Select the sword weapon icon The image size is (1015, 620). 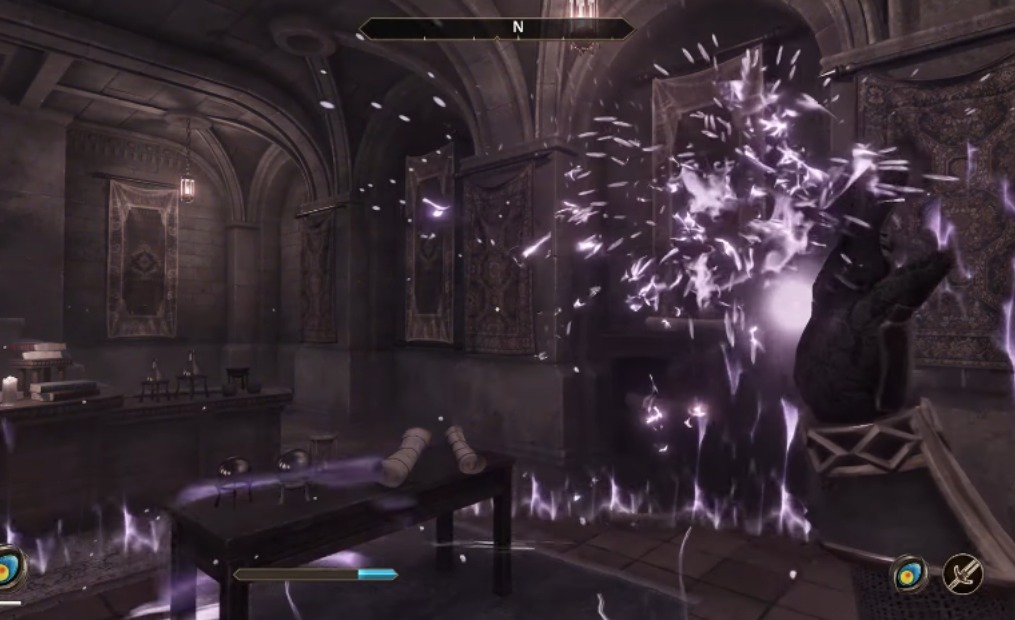[963, 574]
